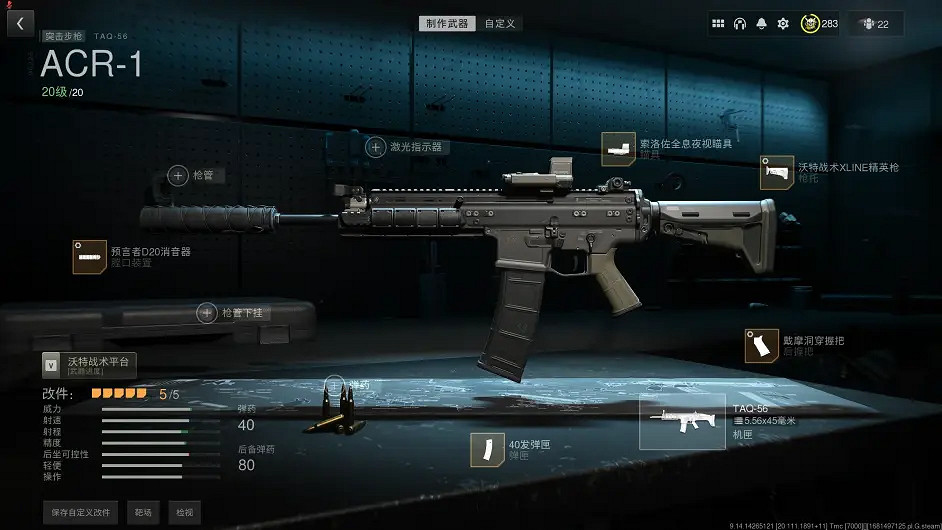
Task: Open the 自定义 tab
Action: [500, 23]
